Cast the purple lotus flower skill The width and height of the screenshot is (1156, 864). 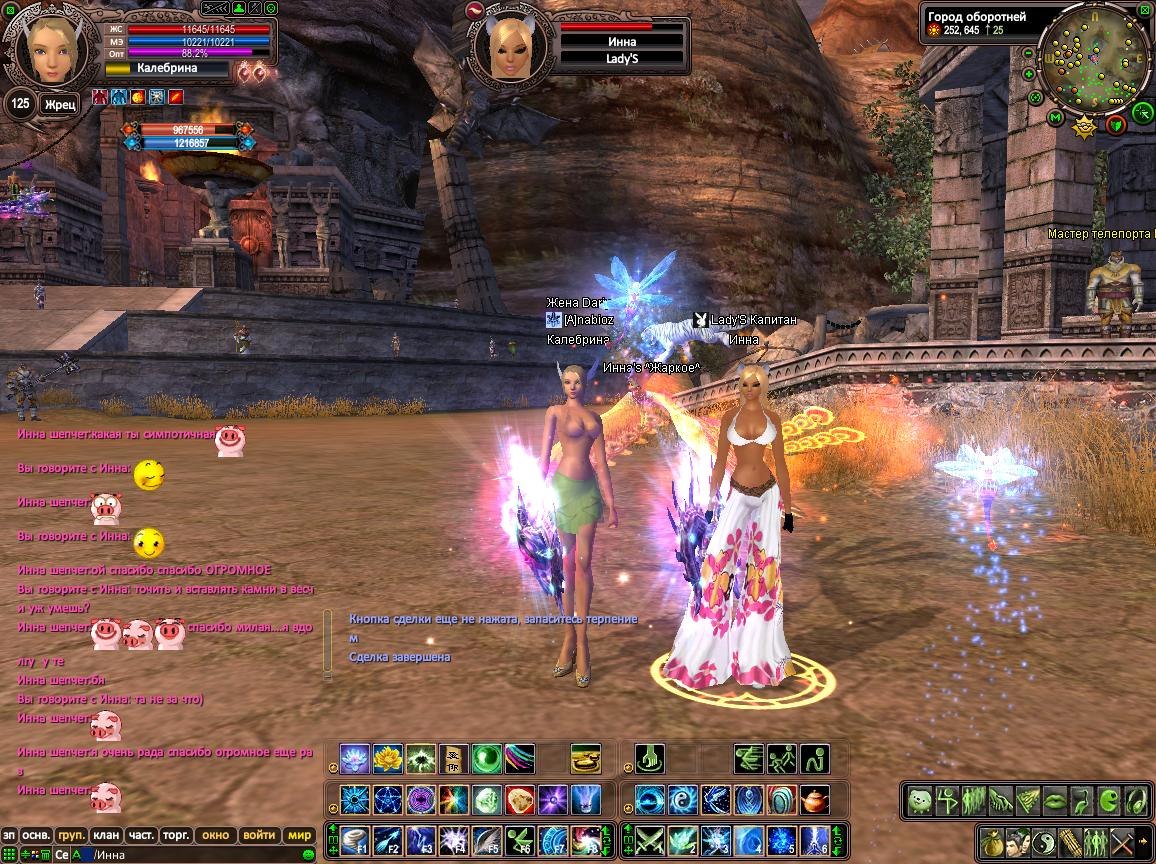tap(355, 759)
